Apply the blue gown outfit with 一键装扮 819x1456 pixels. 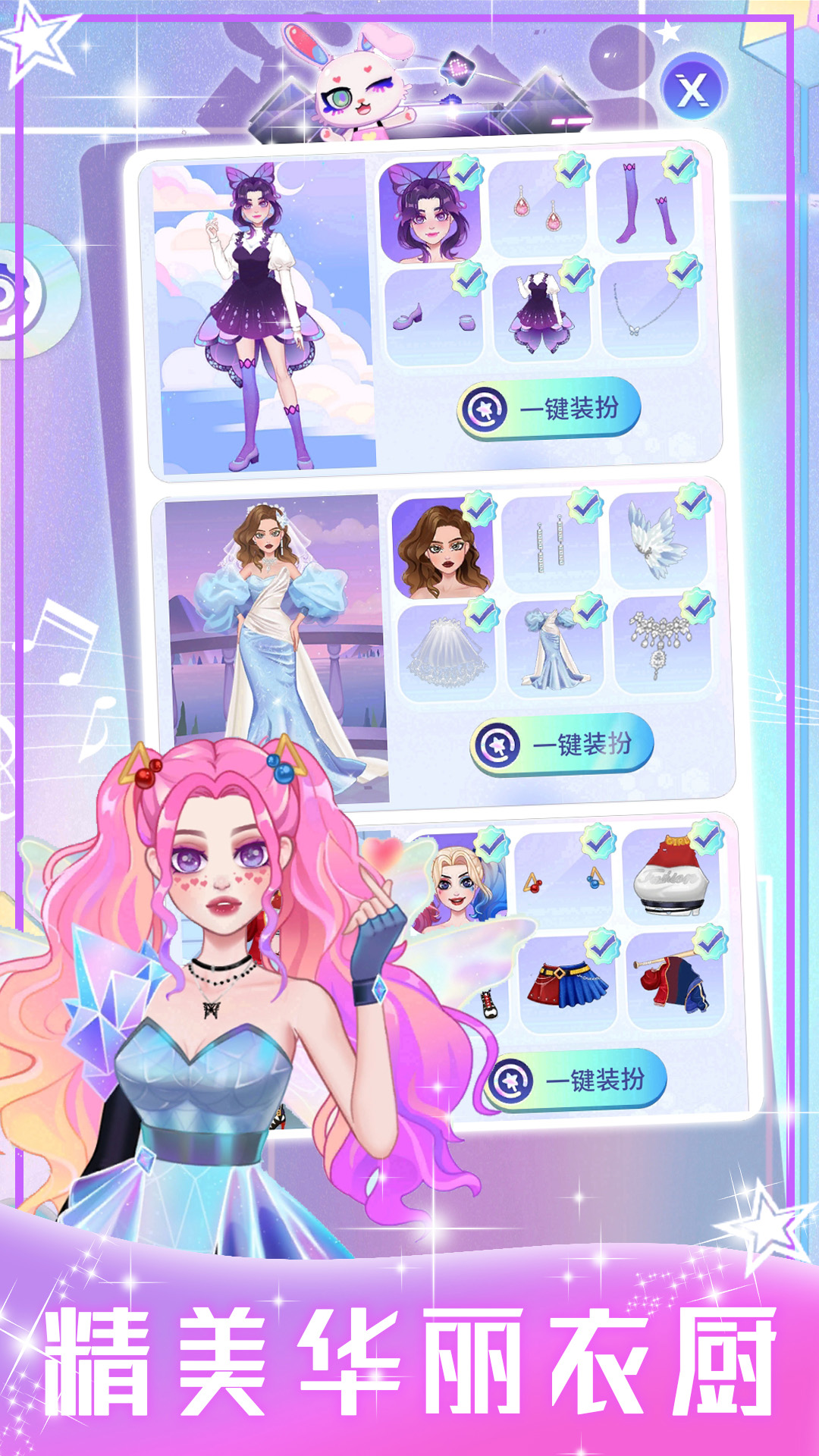coord(562,745)
